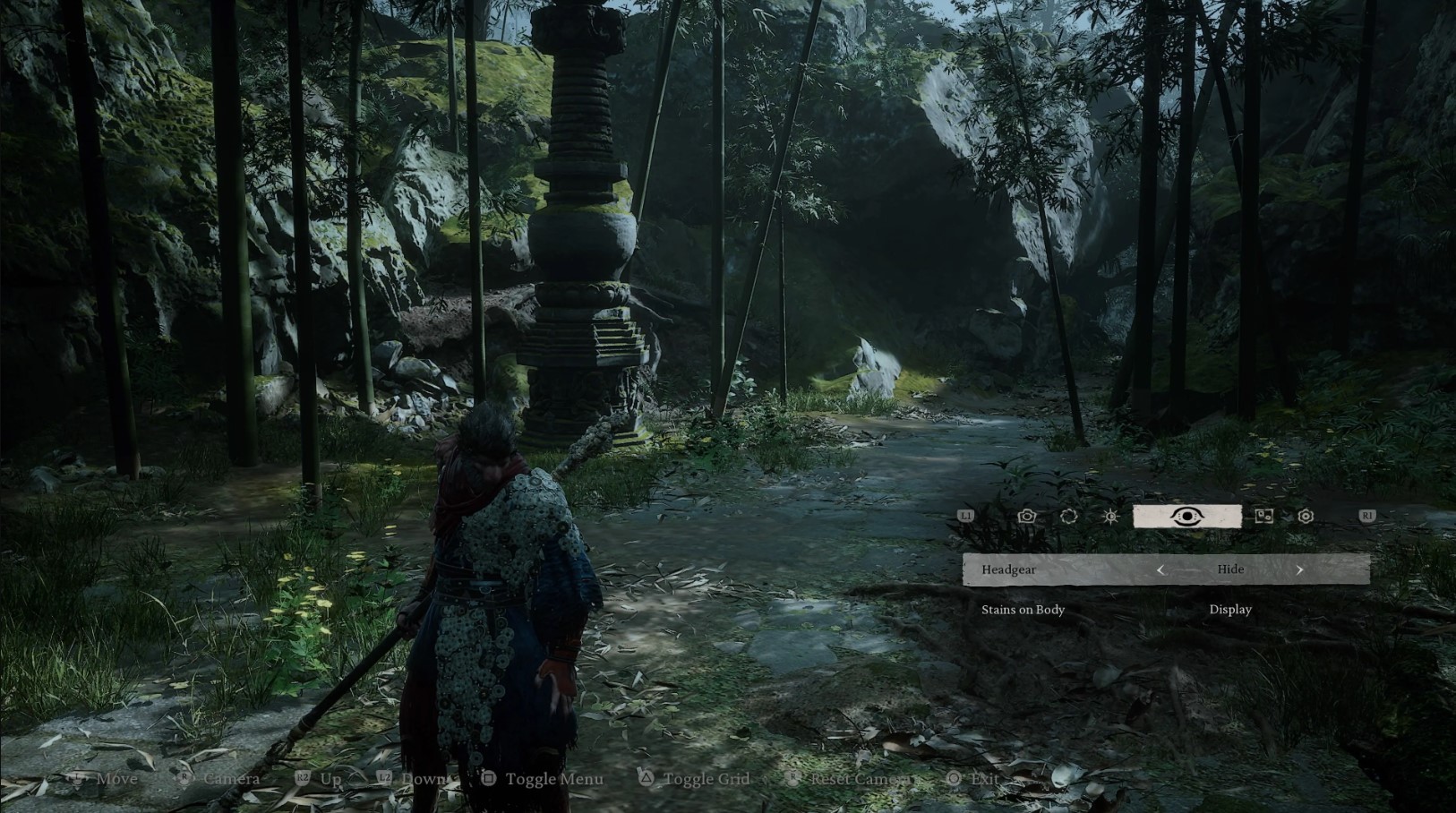The width and height of the screenshot is (1456, 813).
Task: Click the highlighted eye visibility tab
Action: (1186, 517)
